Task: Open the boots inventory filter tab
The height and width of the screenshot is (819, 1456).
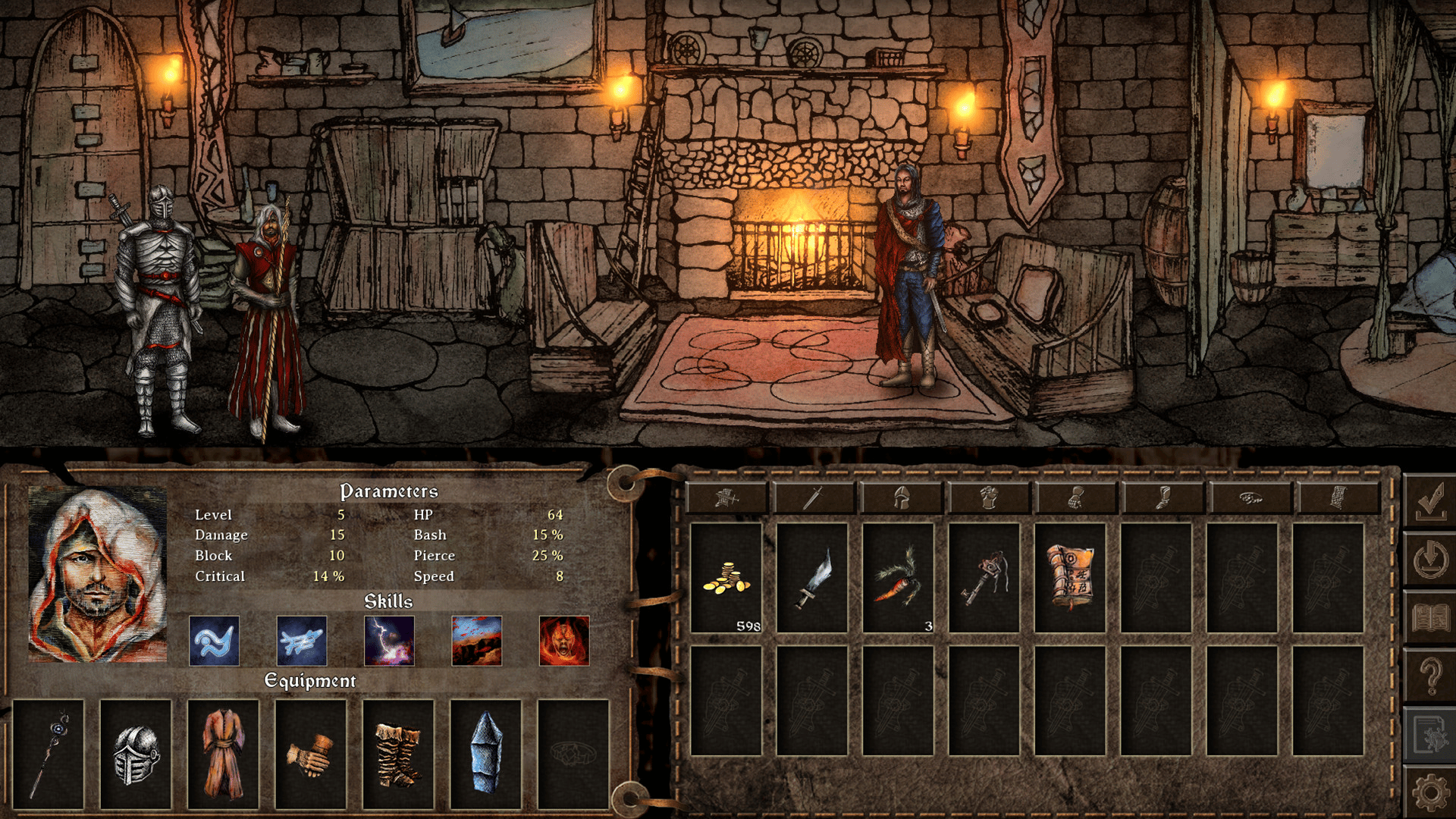Action: tap(1163, 498)
